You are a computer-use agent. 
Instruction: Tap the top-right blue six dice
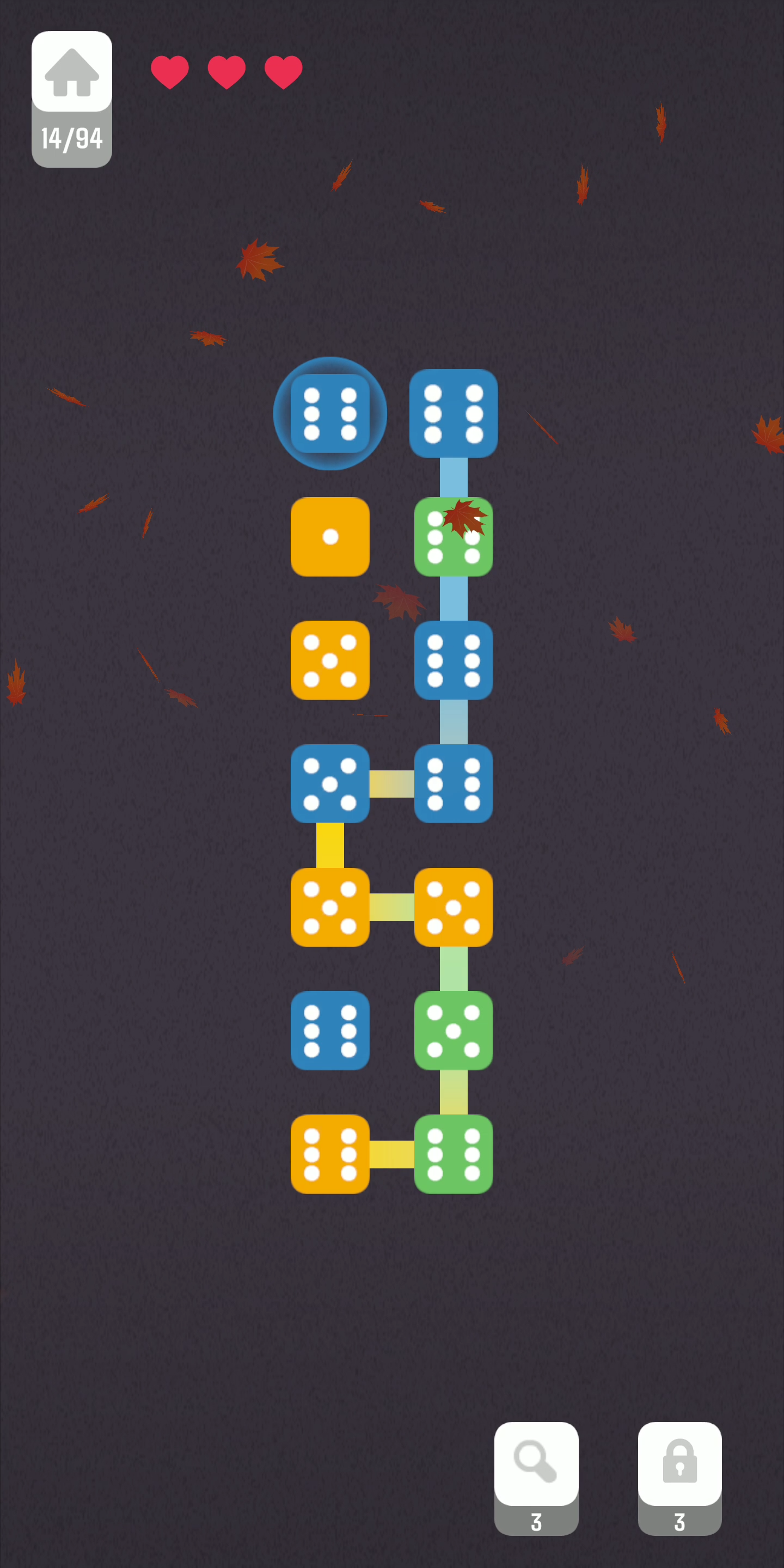(454, 413)
